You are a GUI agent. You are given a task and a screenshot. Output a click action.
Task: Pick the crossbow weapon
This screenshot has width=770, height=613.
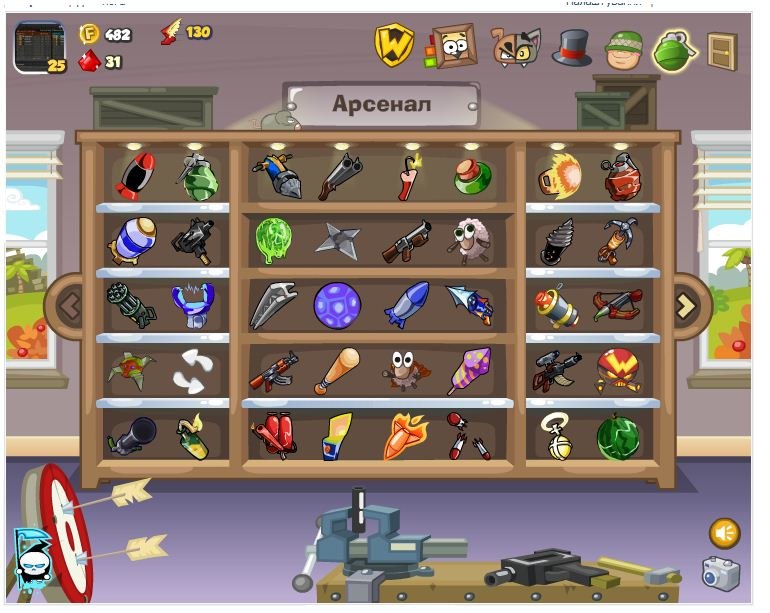click(x=617, y=305)
